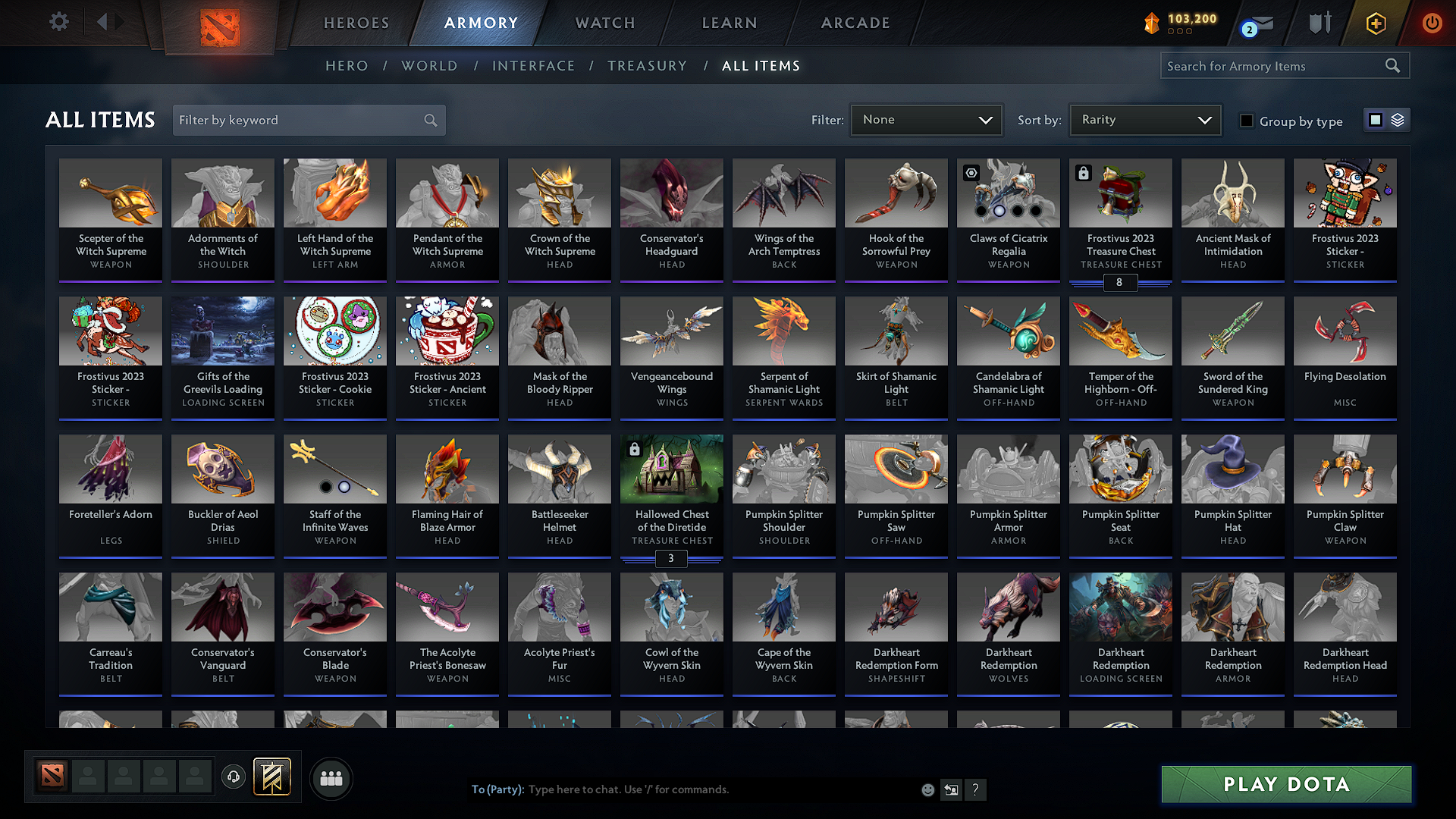Toggle the eye icon on Claws of Cicatrix Regalia
The width and height of the screenshot is (1456, 819).
(x=971, y=173)
